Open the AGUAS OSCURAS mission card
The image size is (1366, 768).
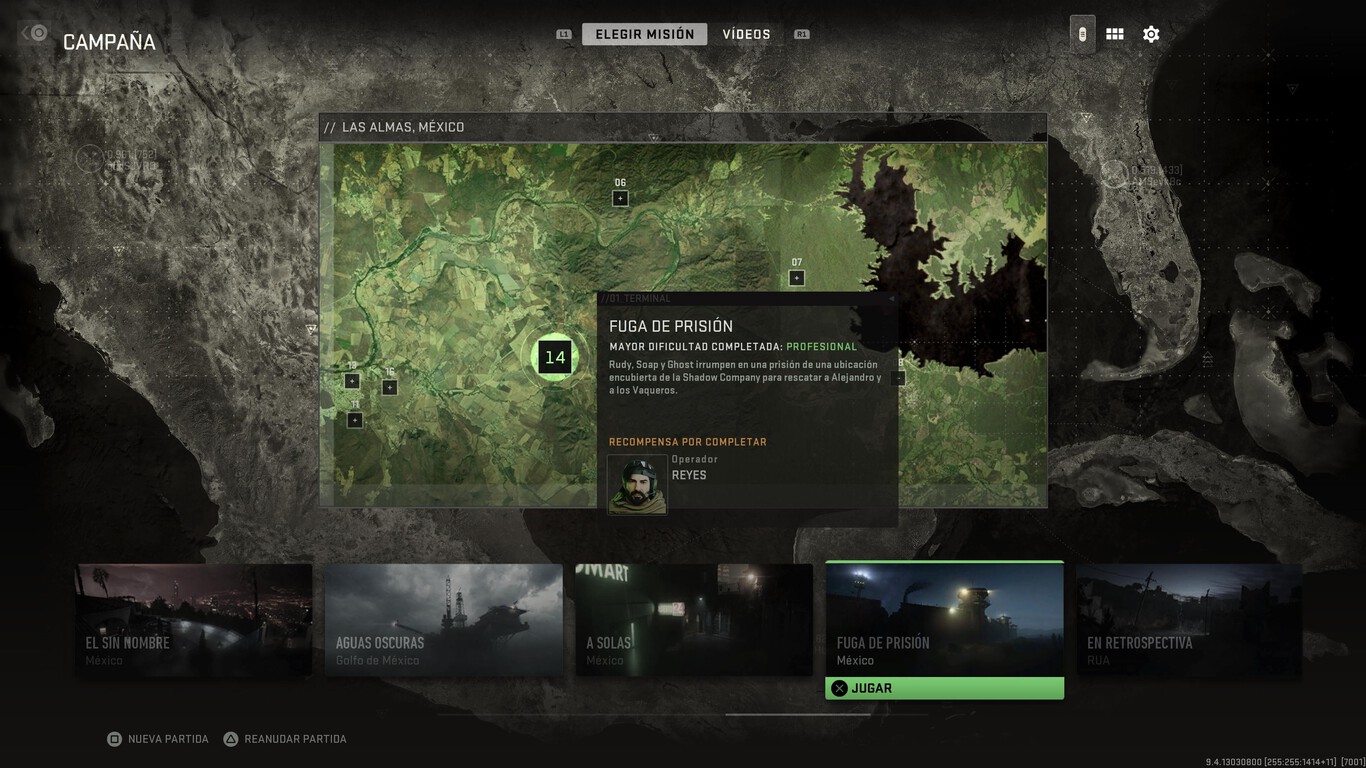tap(443, 618)
